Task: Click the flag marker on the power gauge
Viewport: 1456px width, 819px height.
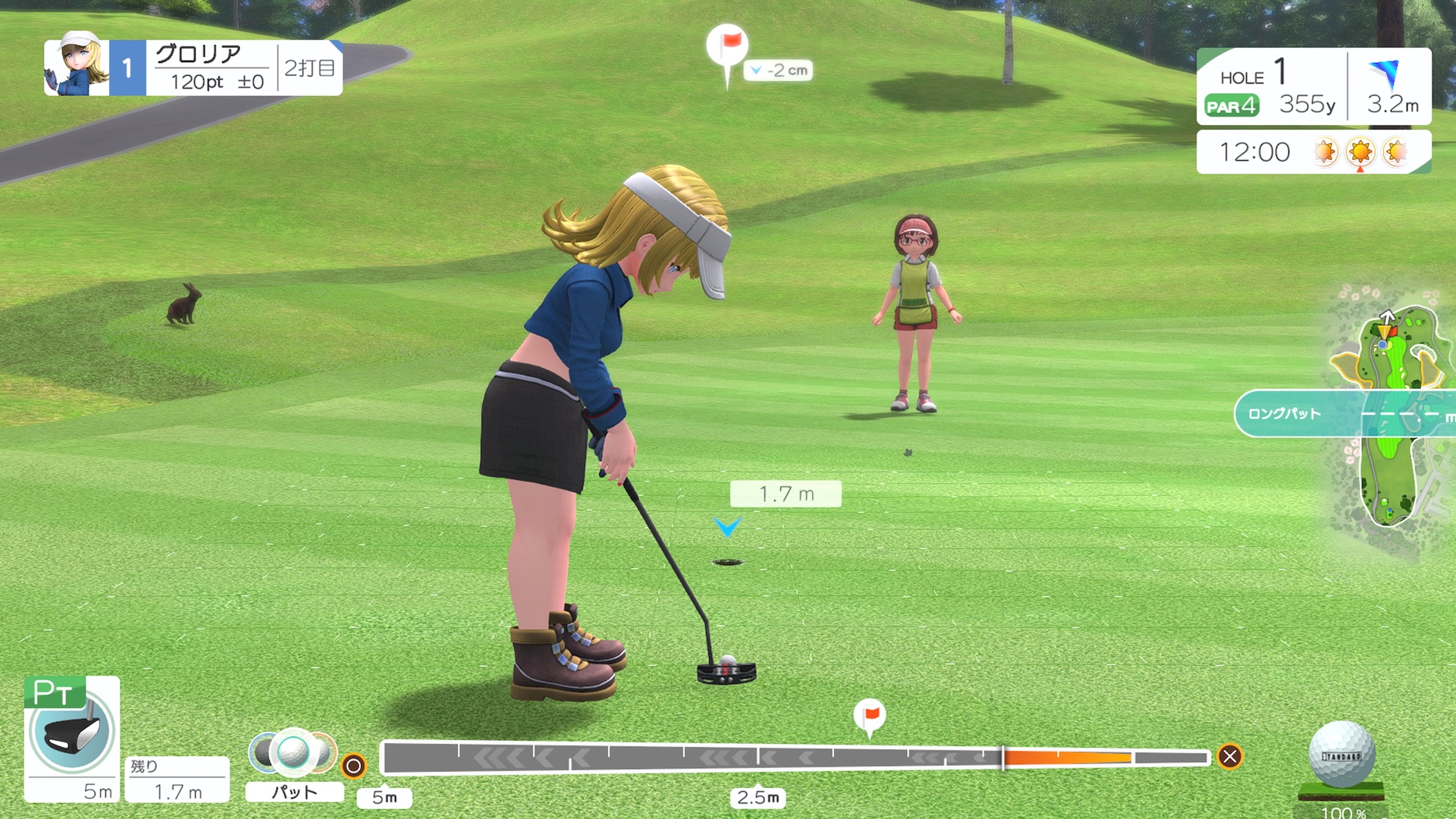Action: 870,714
